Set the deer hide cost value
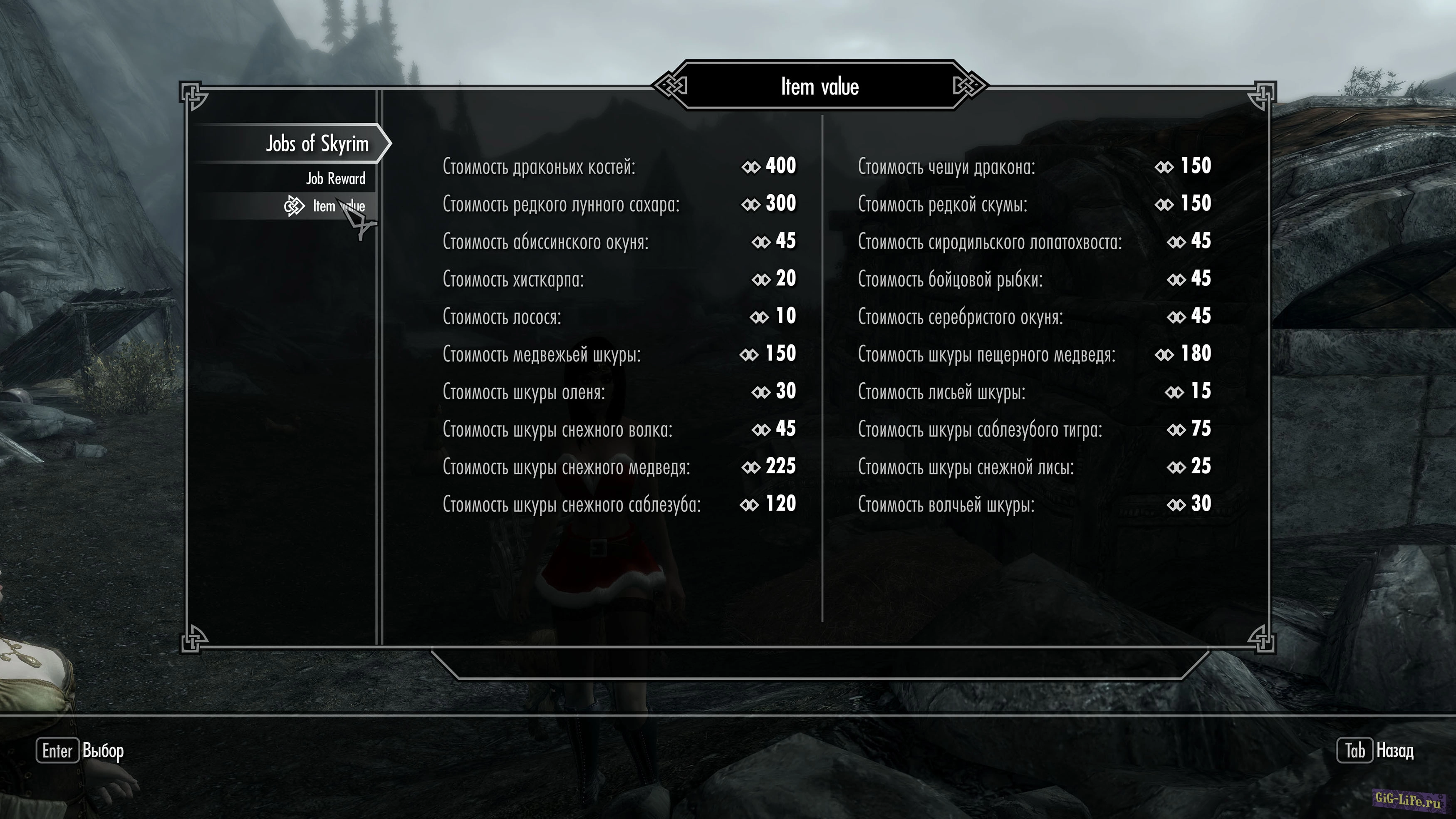This screenshot has height=819, width=1456. (619, 391)
